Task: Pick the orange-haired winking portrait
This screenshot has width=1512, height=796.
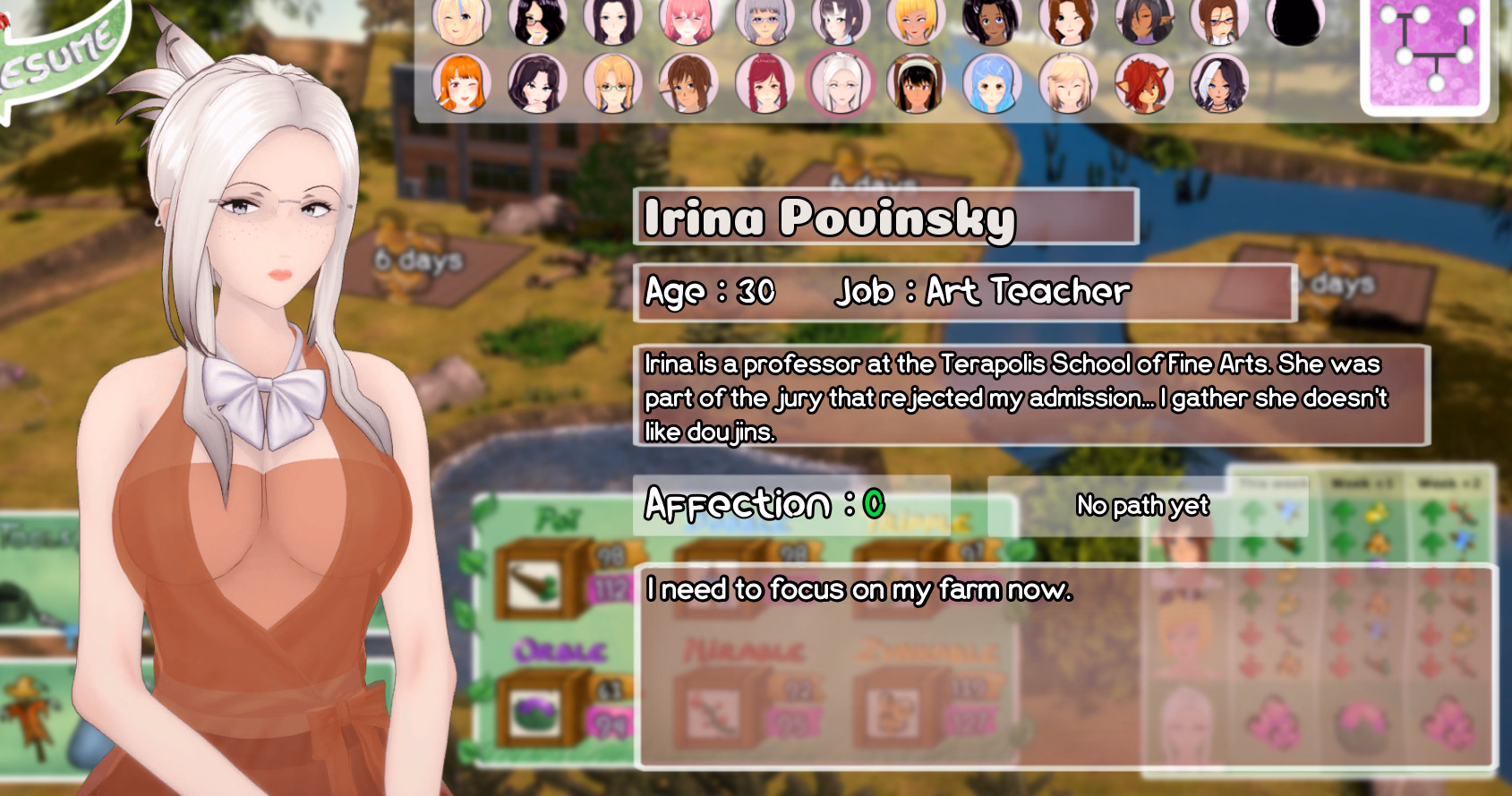Action: point(461,83)
